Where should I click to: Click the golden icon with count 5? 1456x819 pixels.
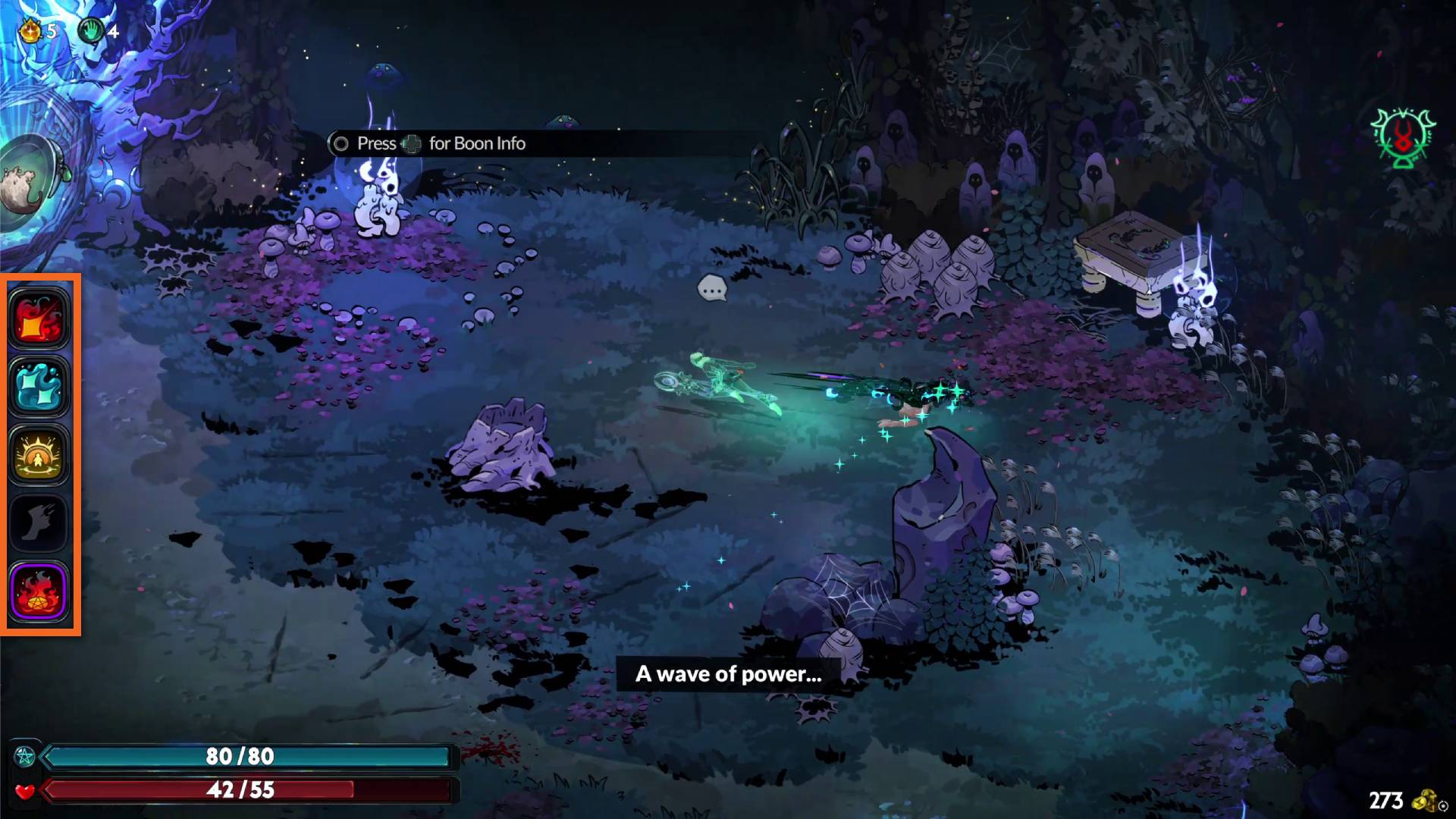[x=30, y=31]
